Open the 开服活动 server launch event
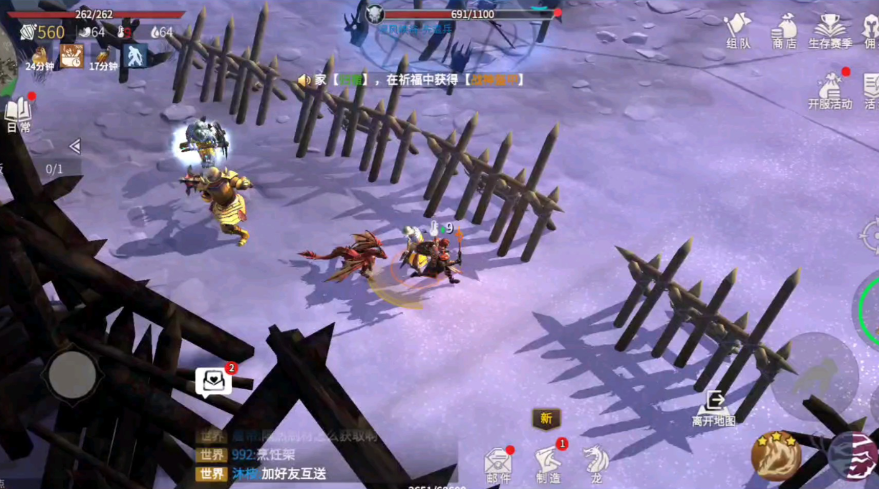 [830, 90]
